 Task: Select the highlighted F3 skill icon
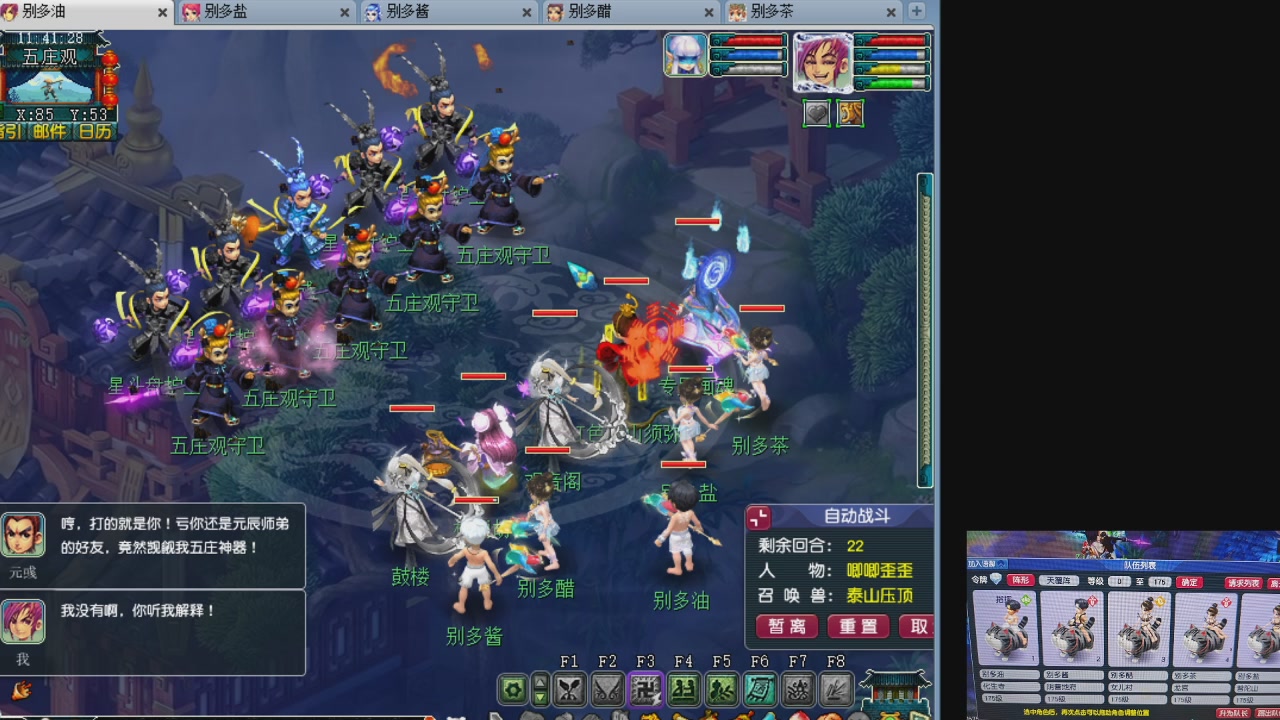(x=647, y=688)
